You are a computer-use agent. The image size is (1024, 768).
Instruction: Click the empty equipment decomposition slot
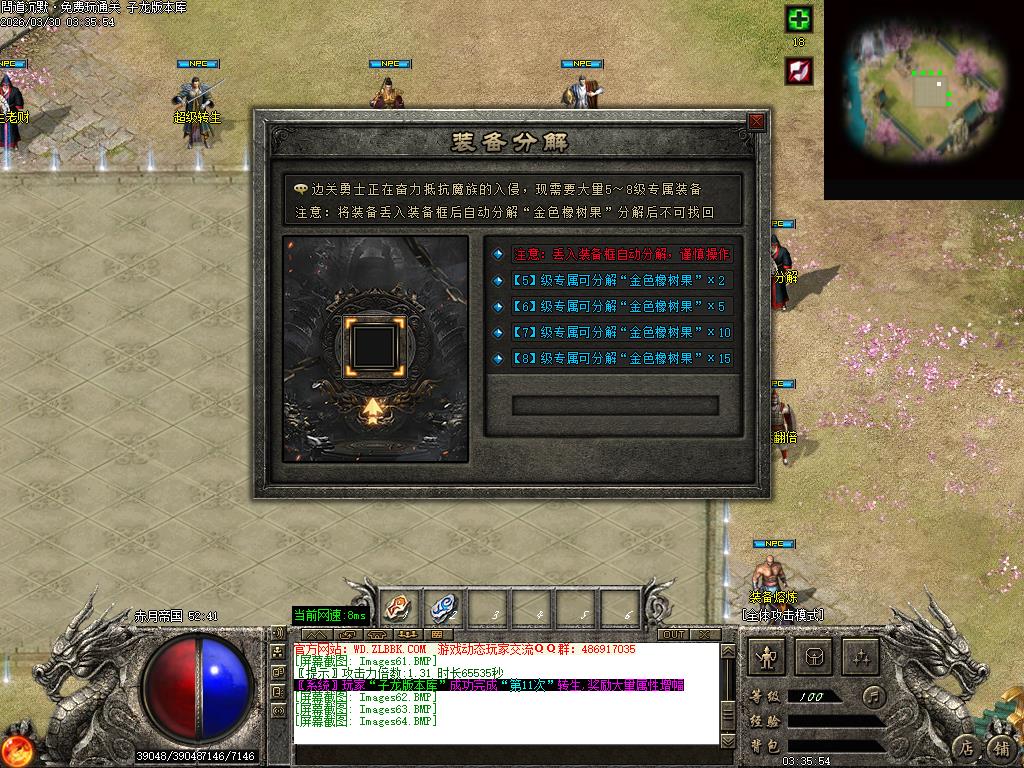[375, 344]
